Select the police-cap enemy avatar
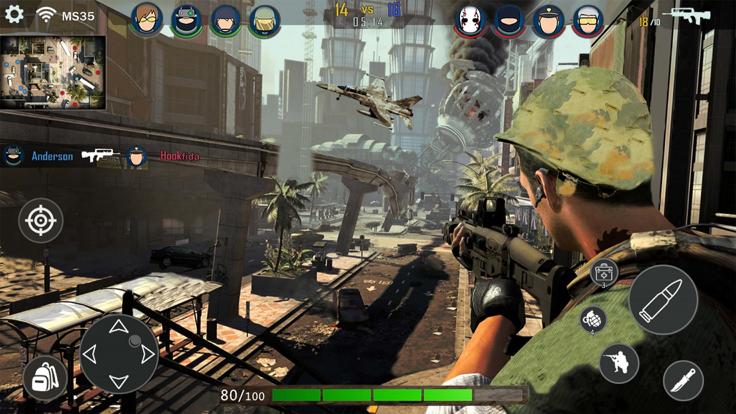 point(548,19)
